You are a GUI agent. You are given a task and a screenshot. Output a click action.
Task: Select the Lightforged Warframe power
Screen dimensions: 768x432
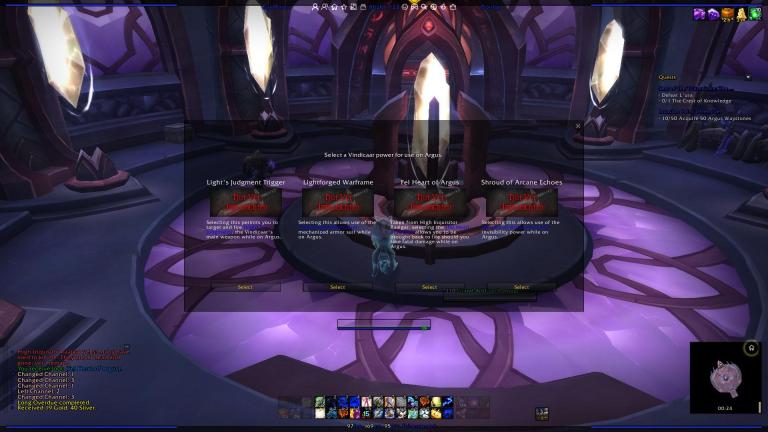(337, 287)
